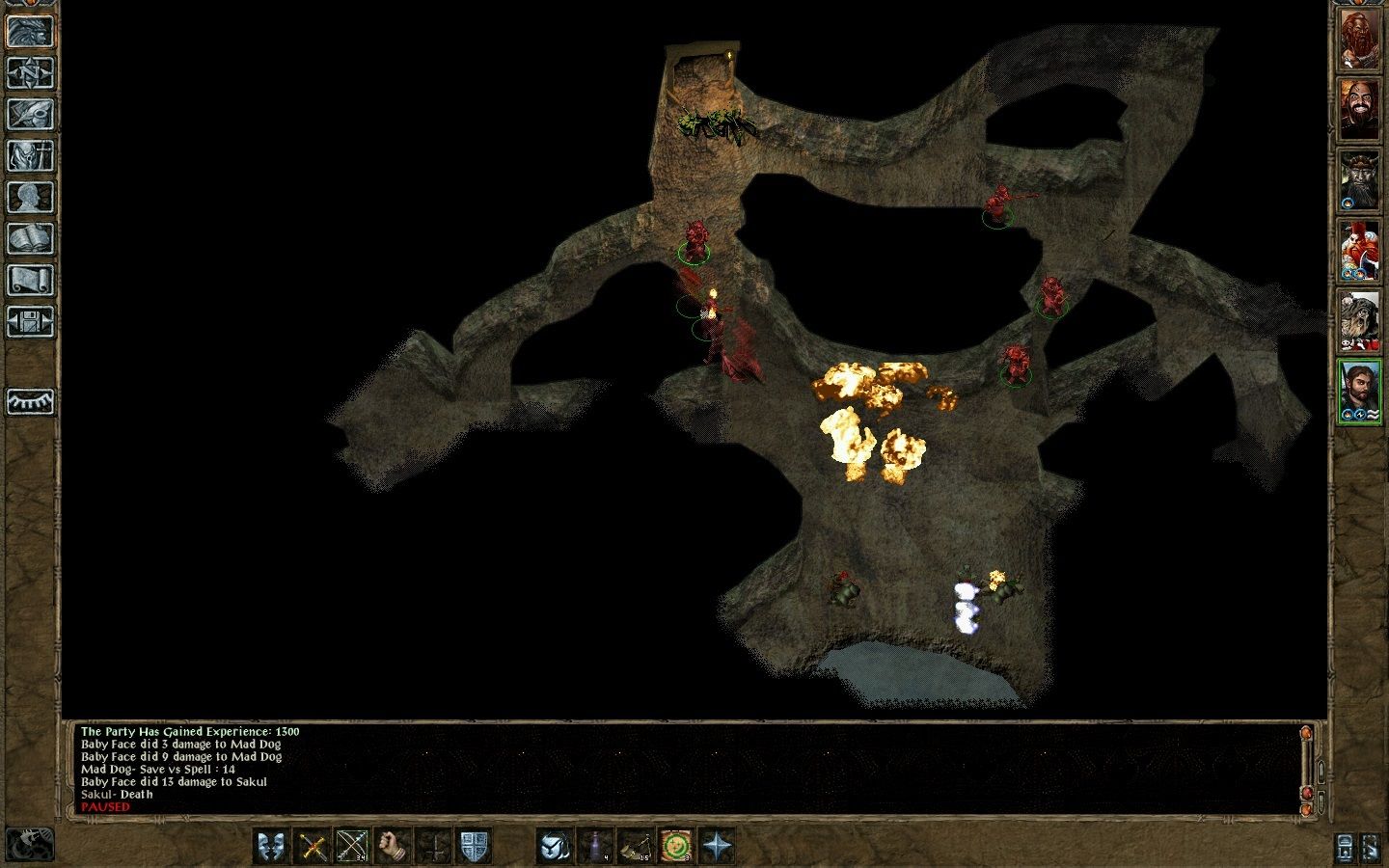This screenshot has width=1389, height=868.
Task: Activate the twin masks talk button
Action: [x=271, y=846]
